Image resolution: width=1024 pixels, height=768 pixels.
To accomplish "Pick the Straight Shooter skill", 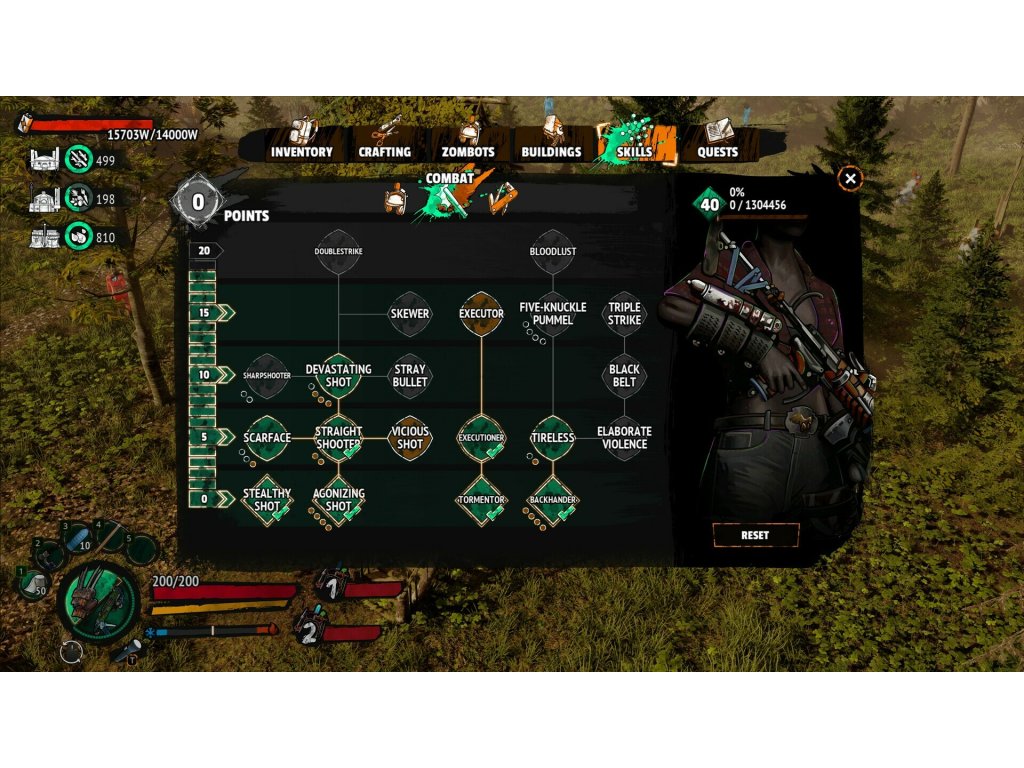I will [x=339, y=437].
